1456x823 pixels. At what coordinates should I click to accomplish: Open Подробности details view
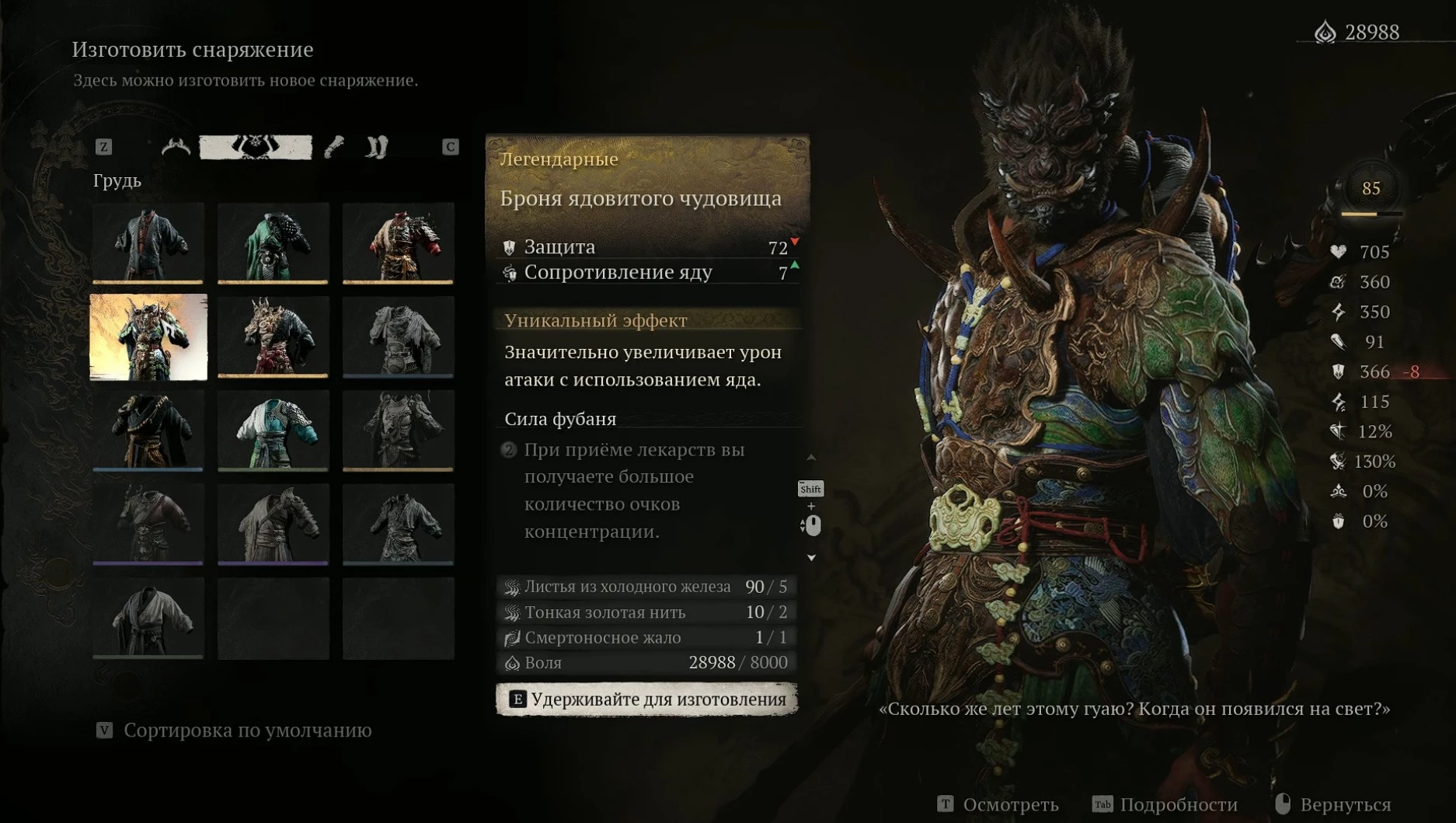pos(1165,804)
